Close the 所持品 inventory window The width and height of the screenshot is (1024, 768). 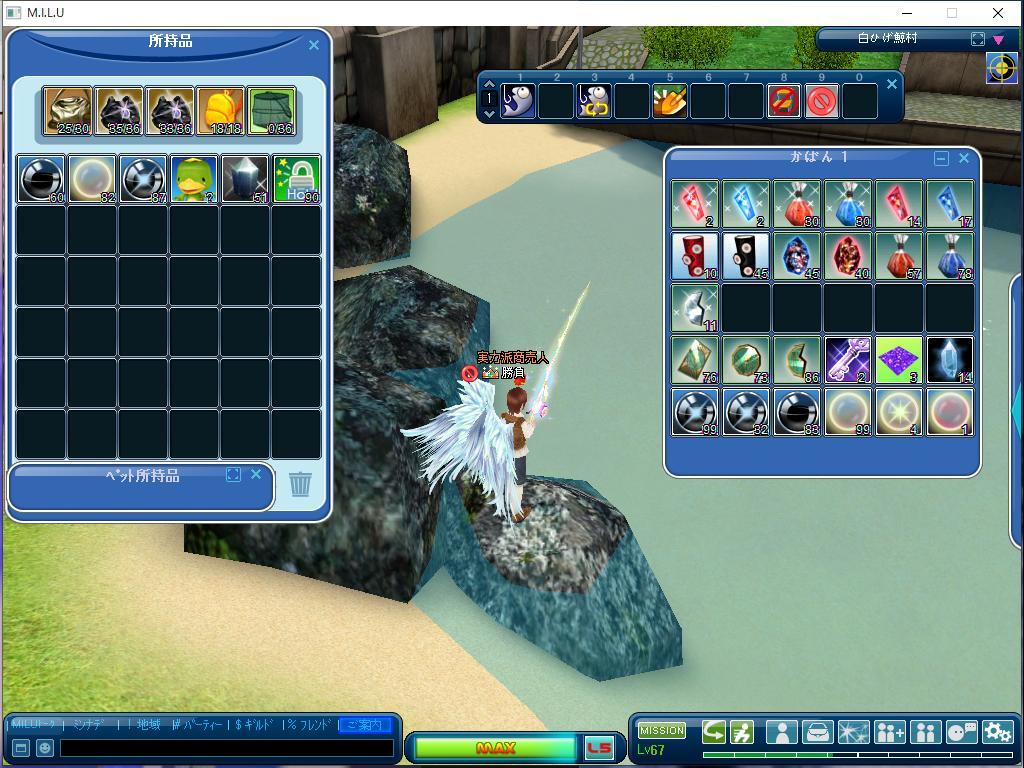[x=314, y=45]
